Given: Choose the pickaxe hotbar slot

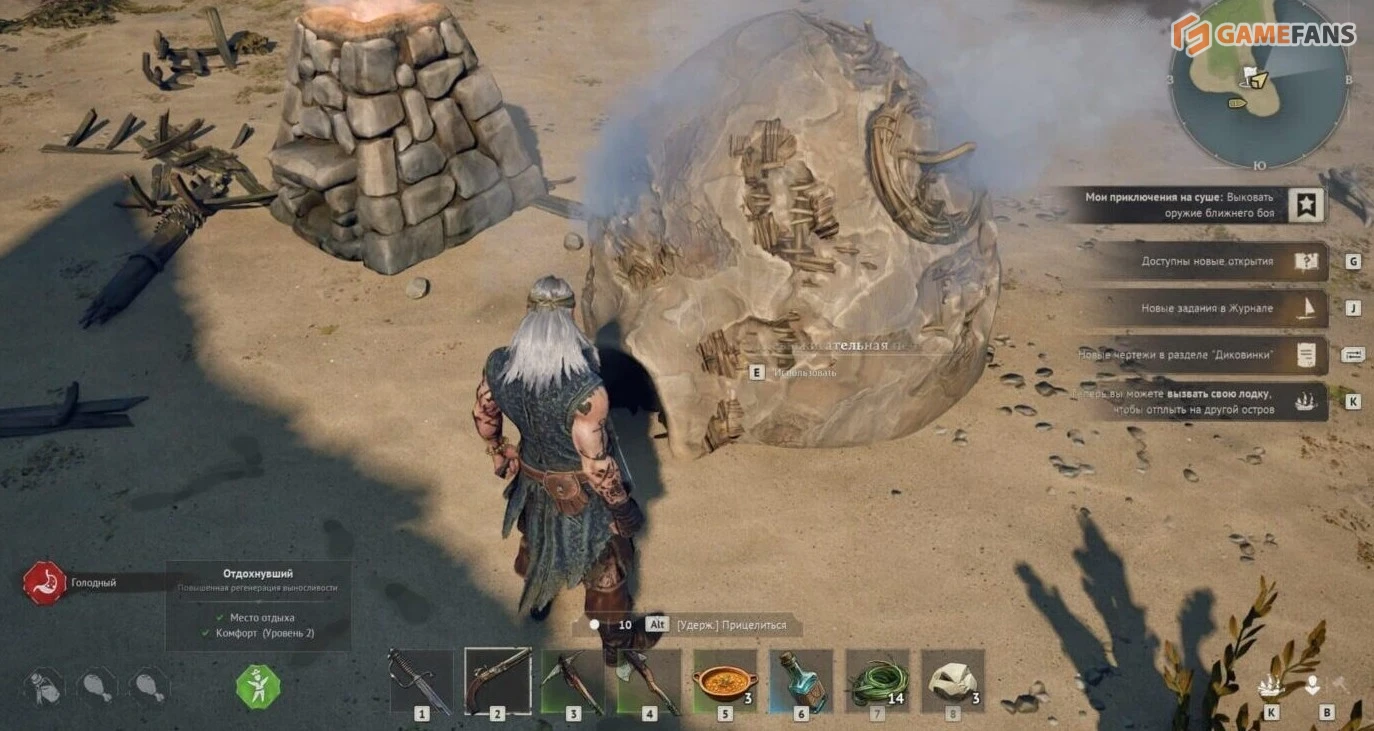Looking at the screenshot, I should (x=573, y=681).
